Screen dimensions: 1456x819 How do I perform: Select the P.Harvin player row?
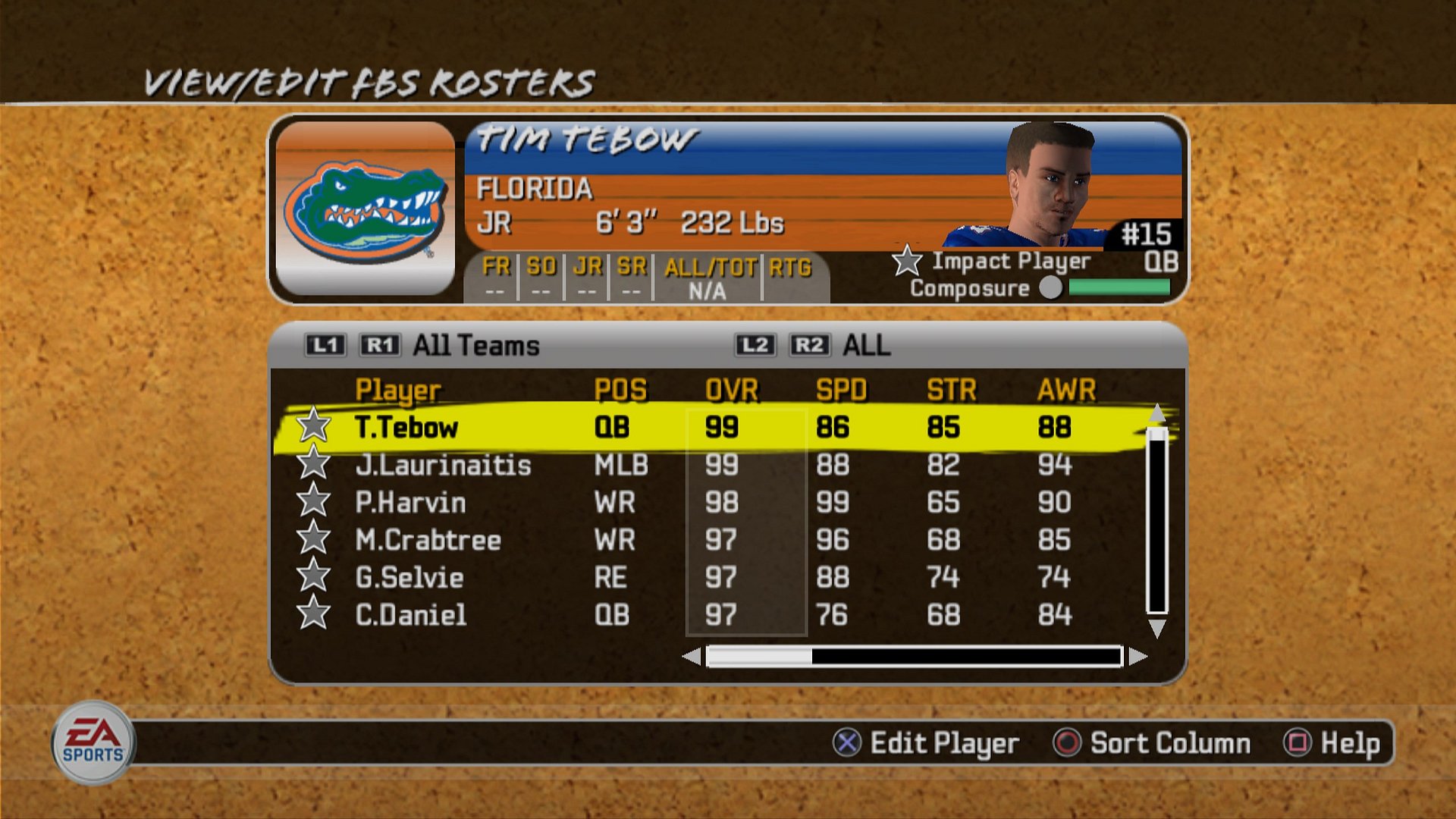click(x=410, y=503)
